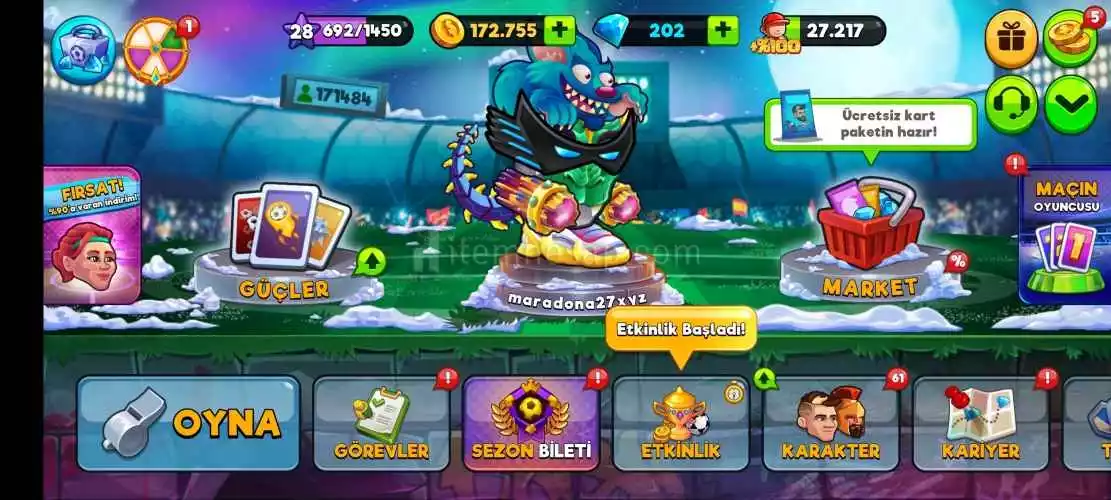Claim the free card pack notification
The height and width of the screenshot is (500, 1111).
click(870, 124)
